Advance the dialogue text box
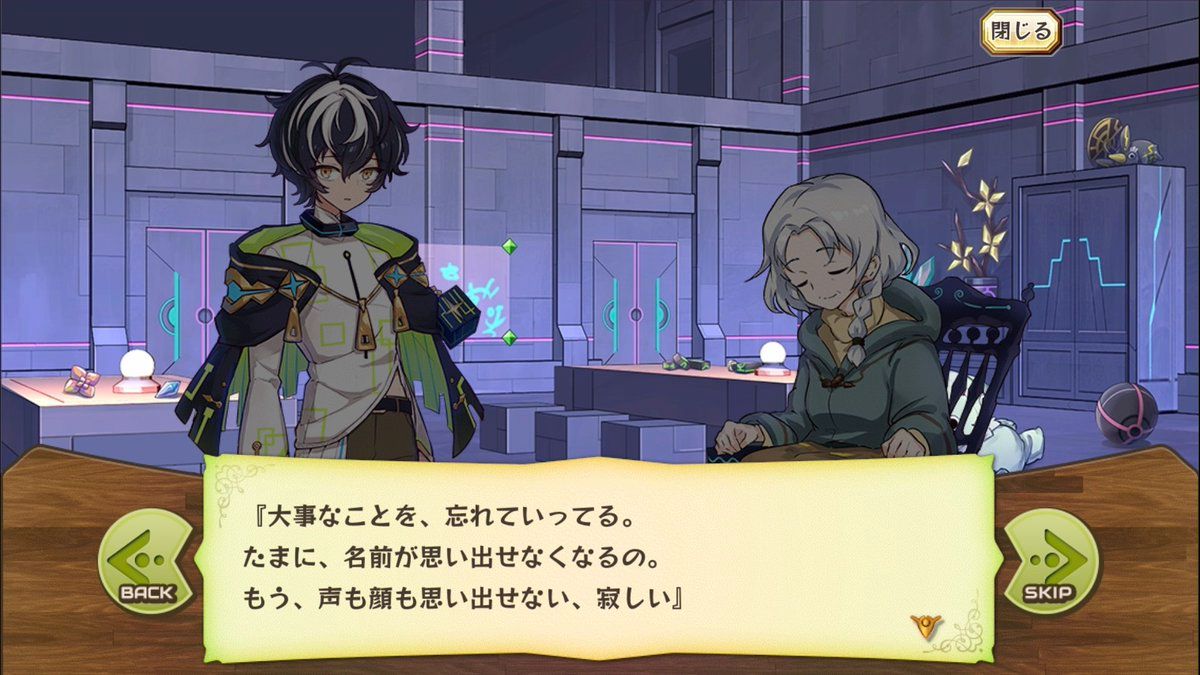 click(x=598, y=560)
